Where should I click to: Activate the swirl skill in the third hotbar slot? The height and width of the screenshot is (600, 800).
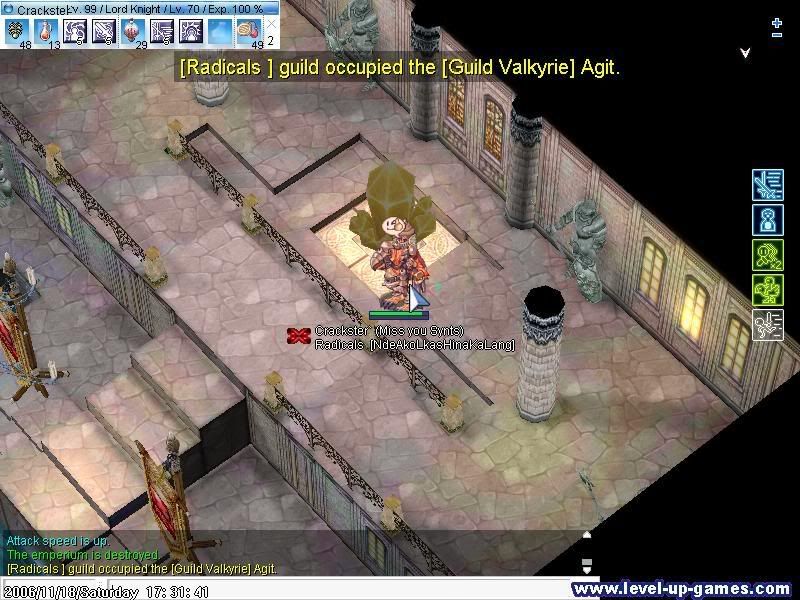75,30
